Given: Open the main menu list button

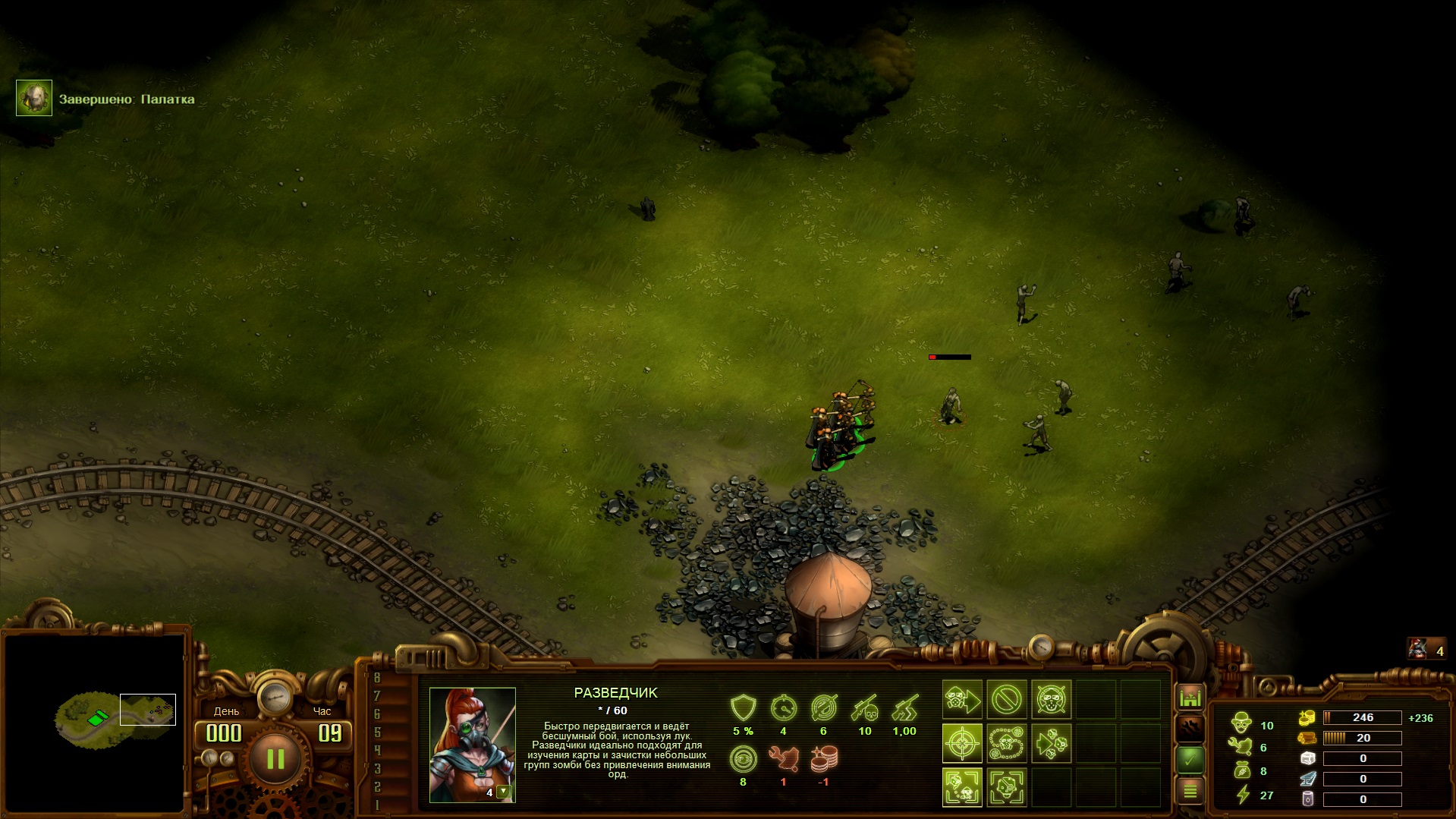Looking at the screenshot, I should (1190, 792).
